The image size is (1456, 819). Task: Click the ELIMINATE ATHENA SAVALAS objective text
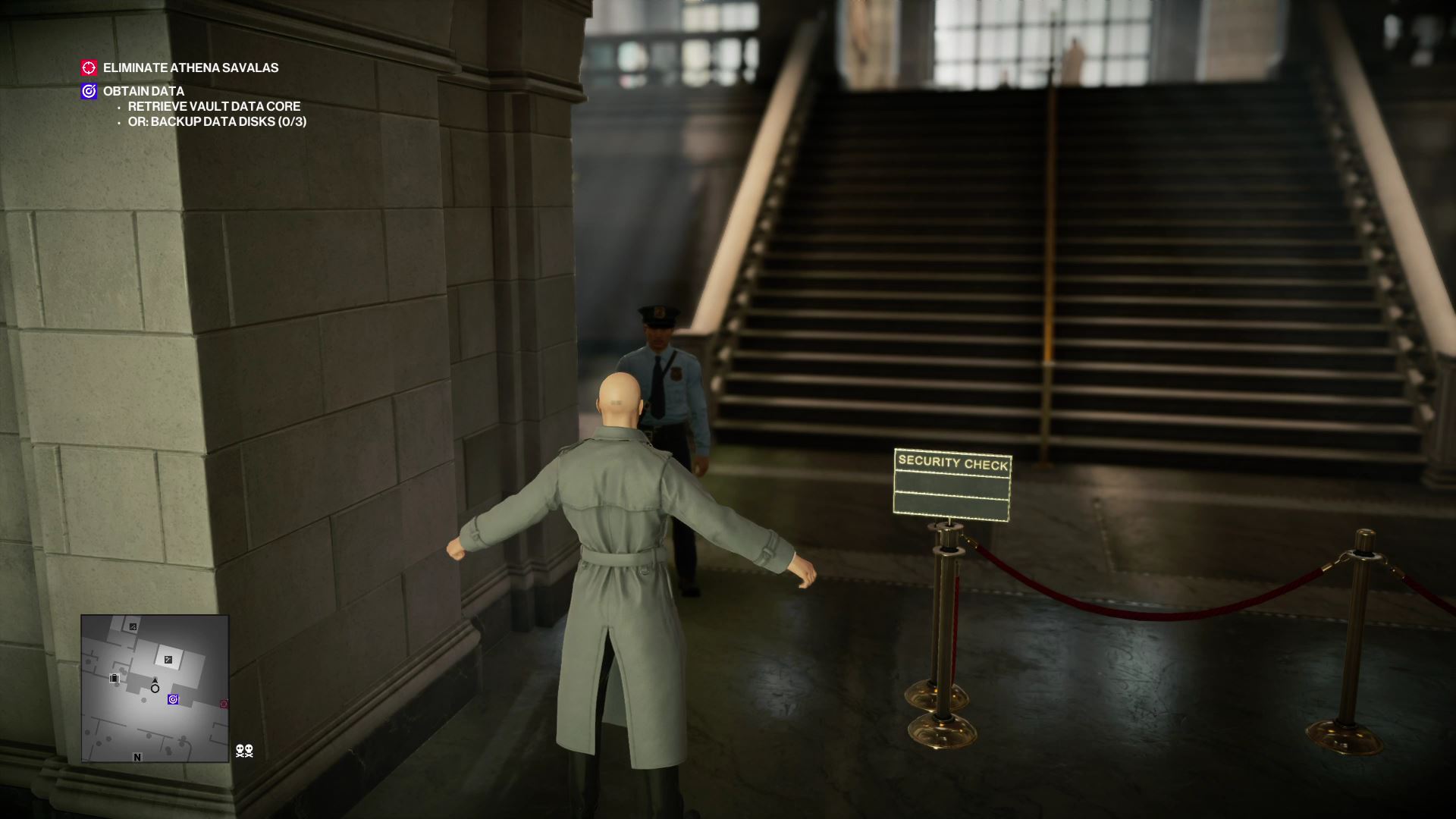(190, 67)
